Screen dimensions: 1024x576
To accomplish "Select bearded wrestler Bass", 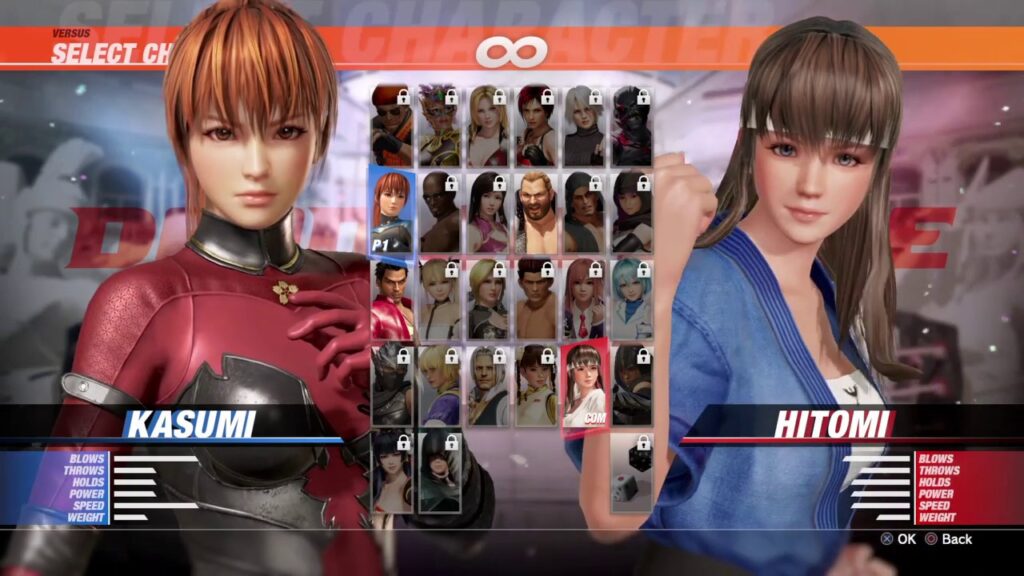I will coord(535,212).
